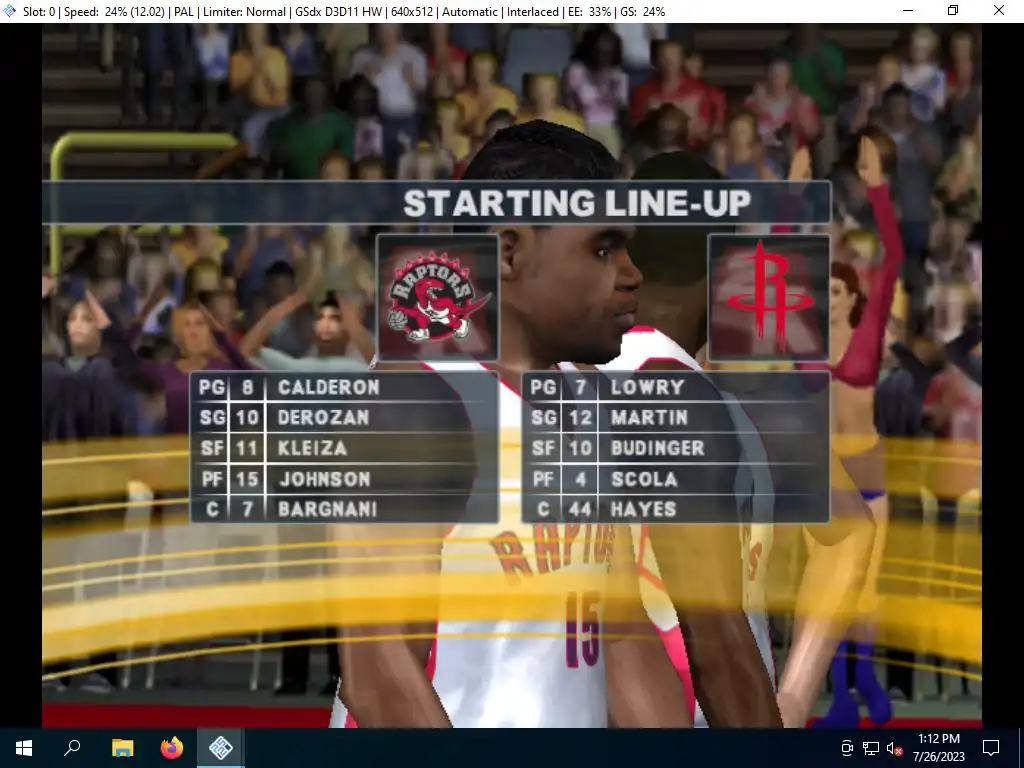
Task: Pick Budinger from the Rockets starters
Action: [x=658, y=448]
